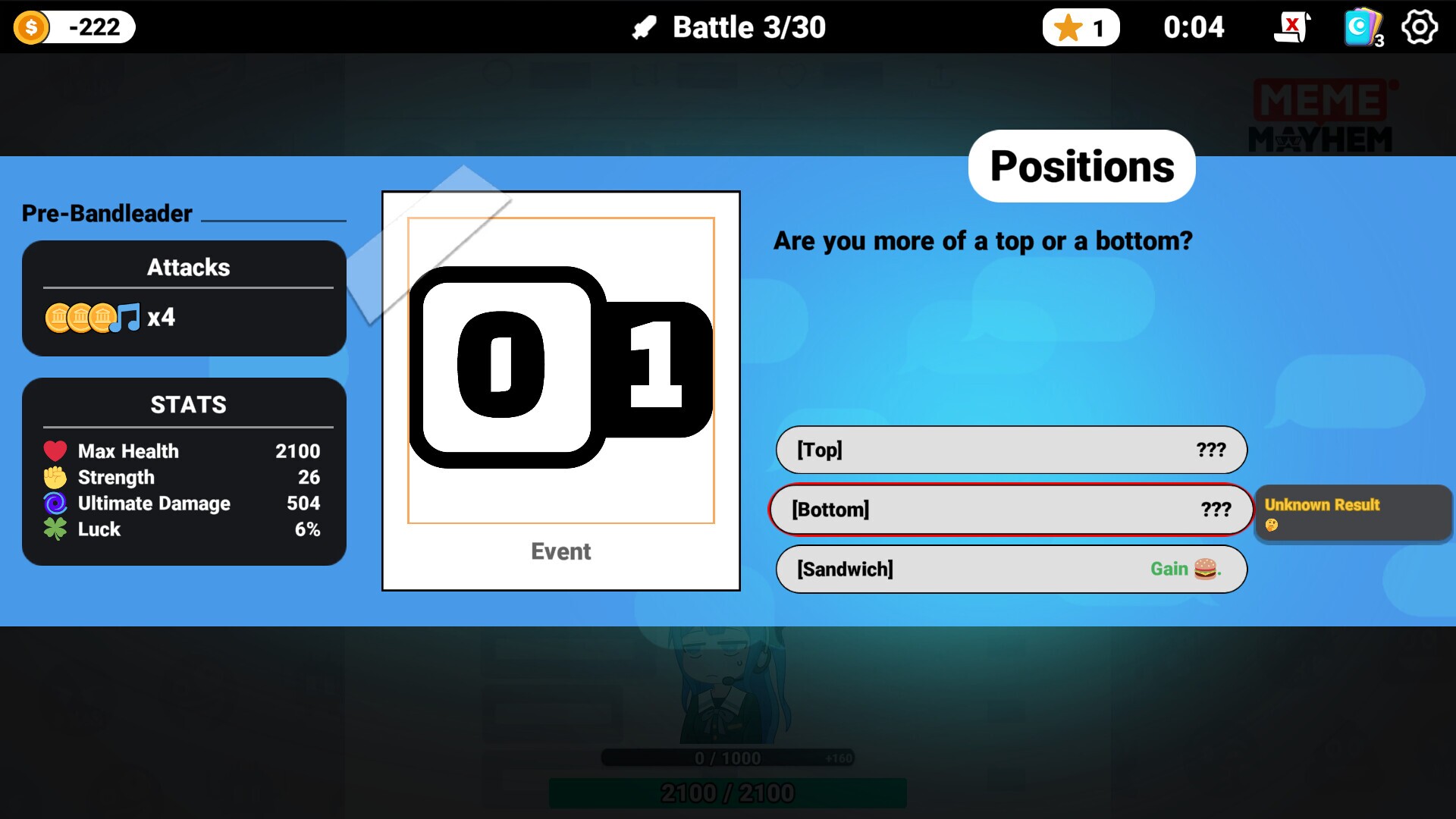Click the star counter showing 1
The image size is (1456, 819).
pos(1081,27)
